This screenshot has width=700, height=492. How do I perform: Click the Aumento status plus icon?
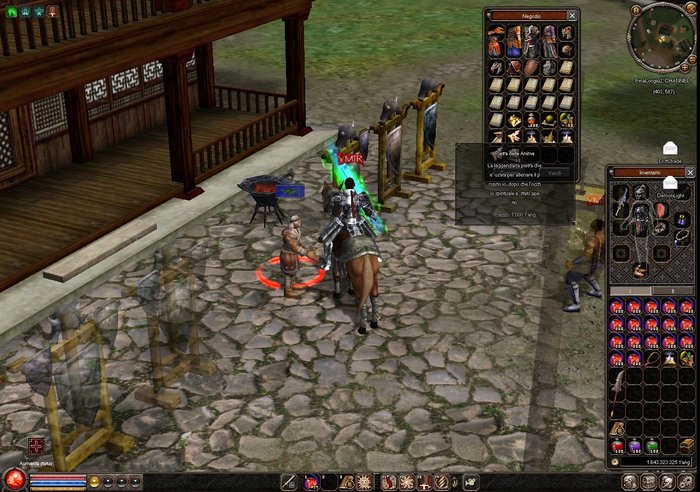pos(36,444)
